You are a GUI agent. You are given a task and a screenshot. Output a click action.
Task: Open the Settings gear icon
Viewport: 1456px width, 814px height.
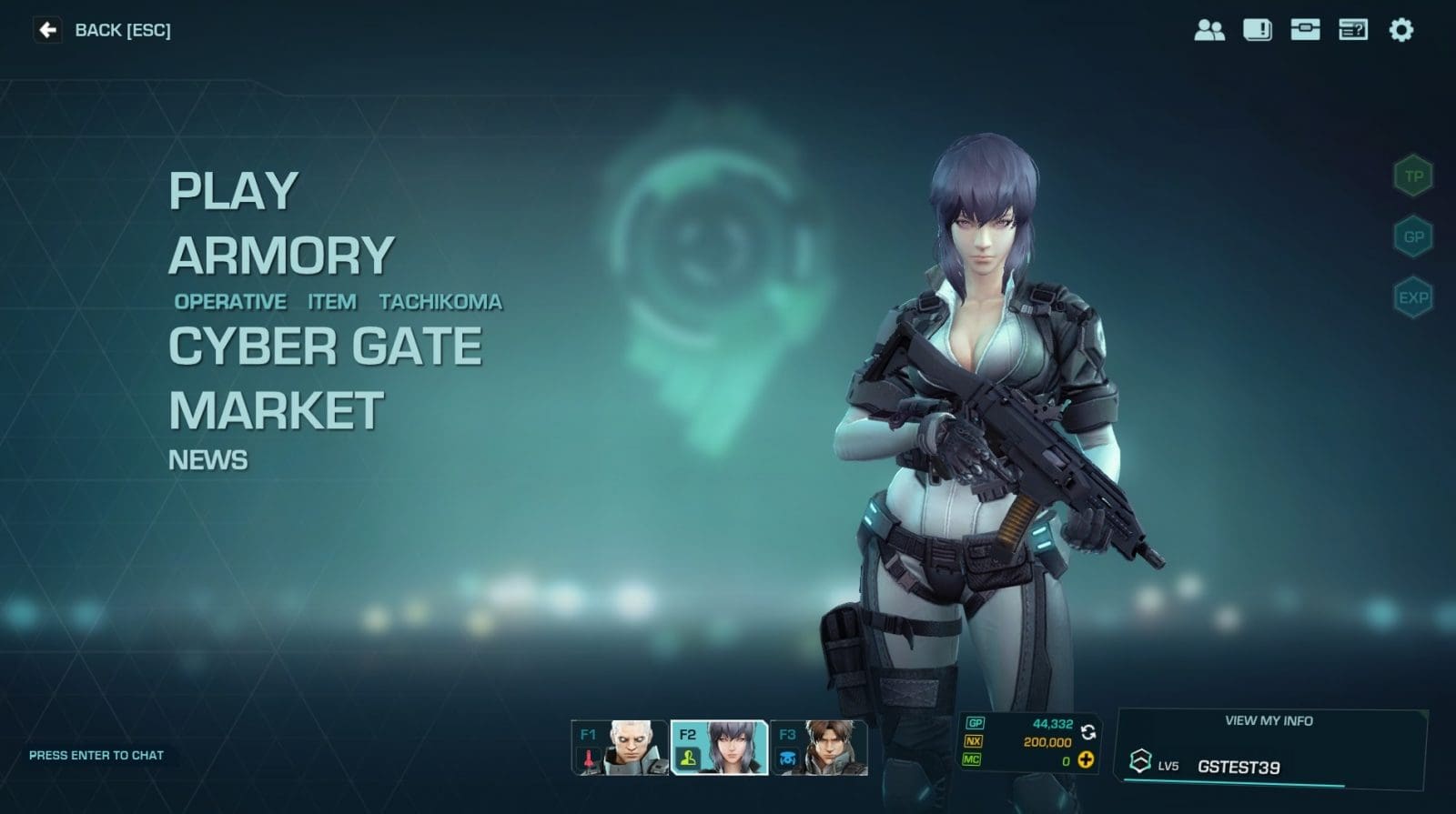[x=1403, y=30]
